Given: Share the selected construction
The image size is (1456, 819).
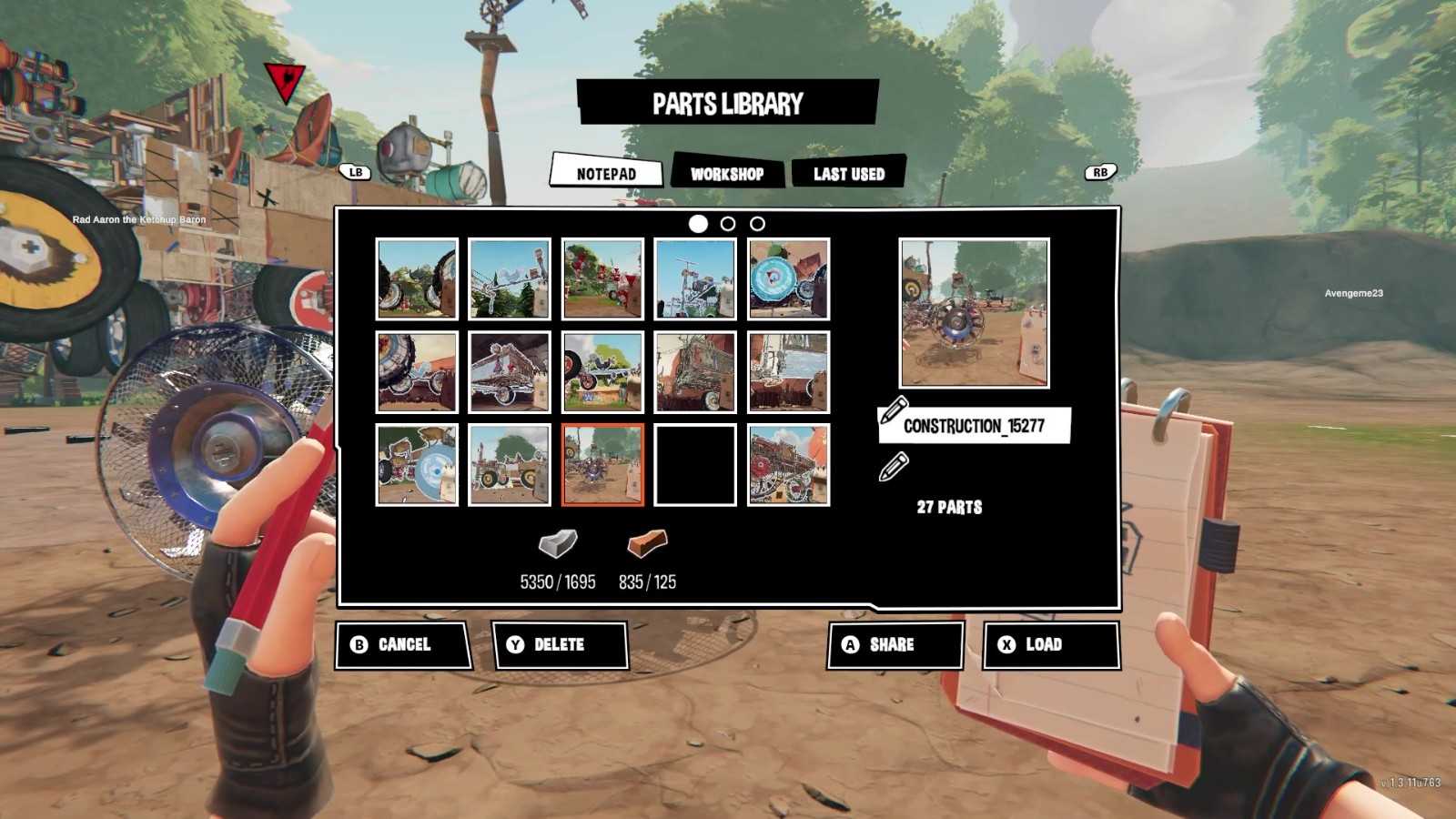Looking at the screenshot, I should point(894,644).
